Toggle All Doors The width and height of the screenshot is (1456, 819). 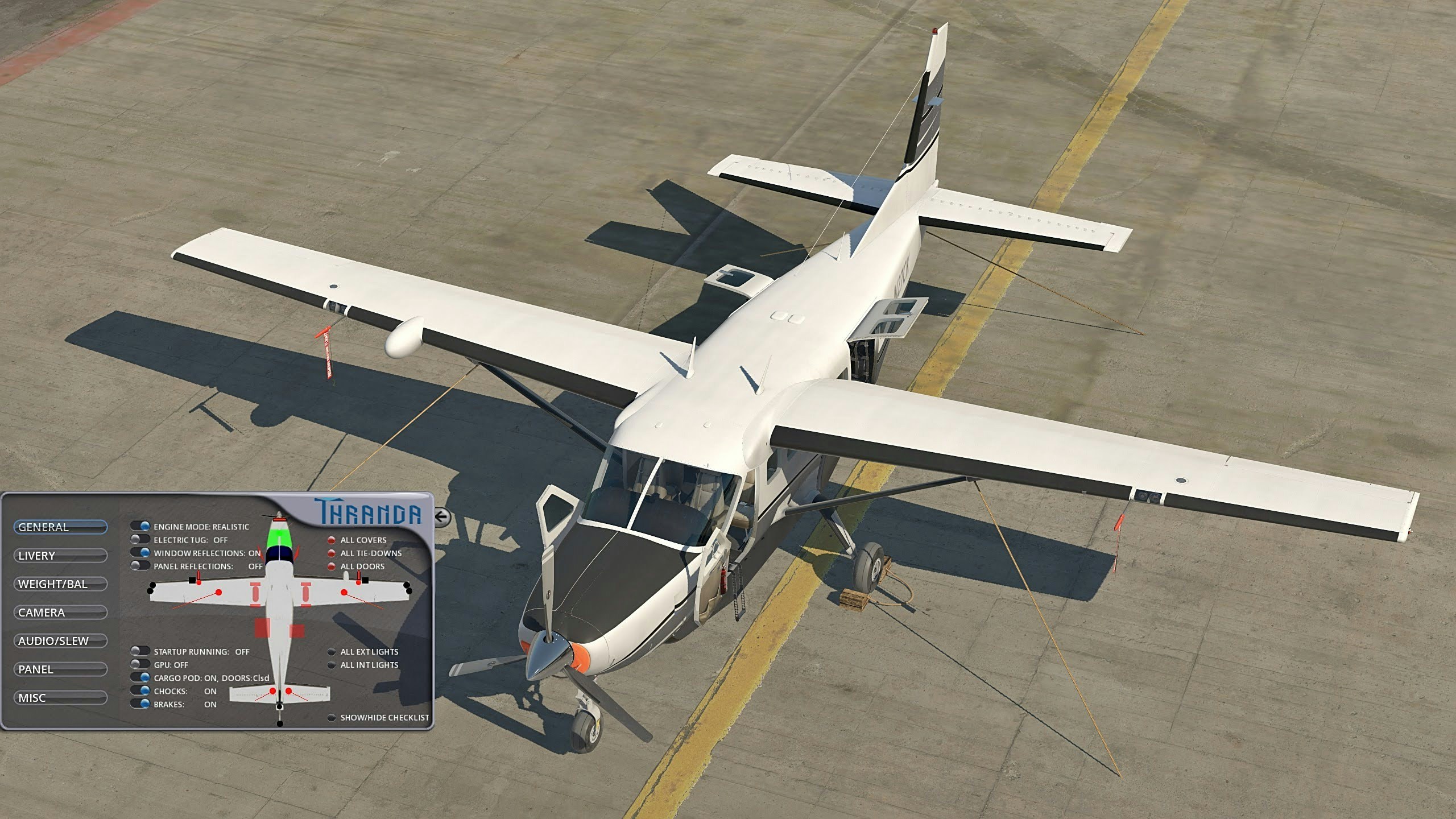pyautogui.click(x=331, y=566)
